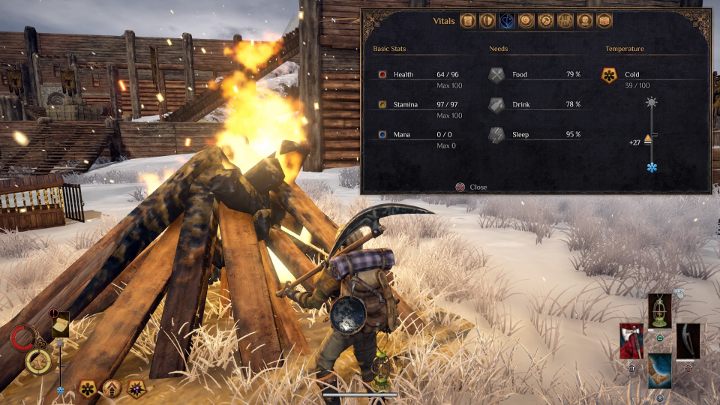The height and width of the screenshot is (405, 720).
Task: Click the upward arrow status effect icon
Action: (111, 388)
